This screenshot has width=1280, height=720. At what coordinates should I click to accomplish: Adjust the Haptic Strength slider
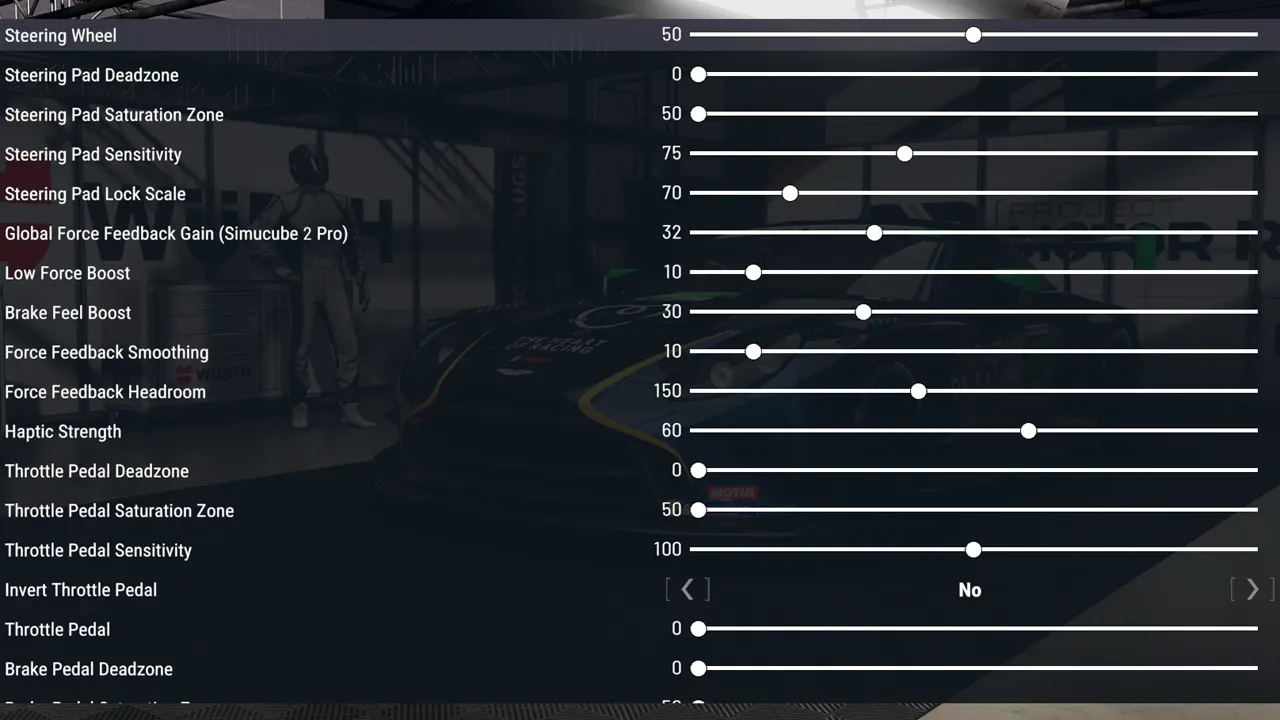coord(1028,431)
